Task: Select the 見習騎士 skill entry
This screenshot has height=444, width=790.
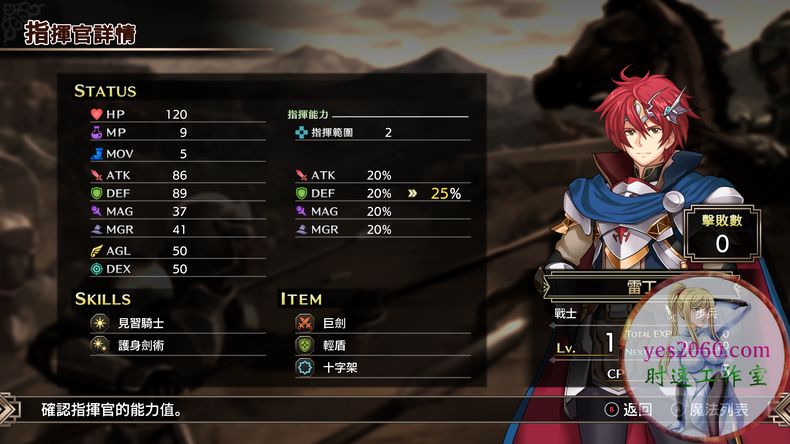Action: pos(143,323)
